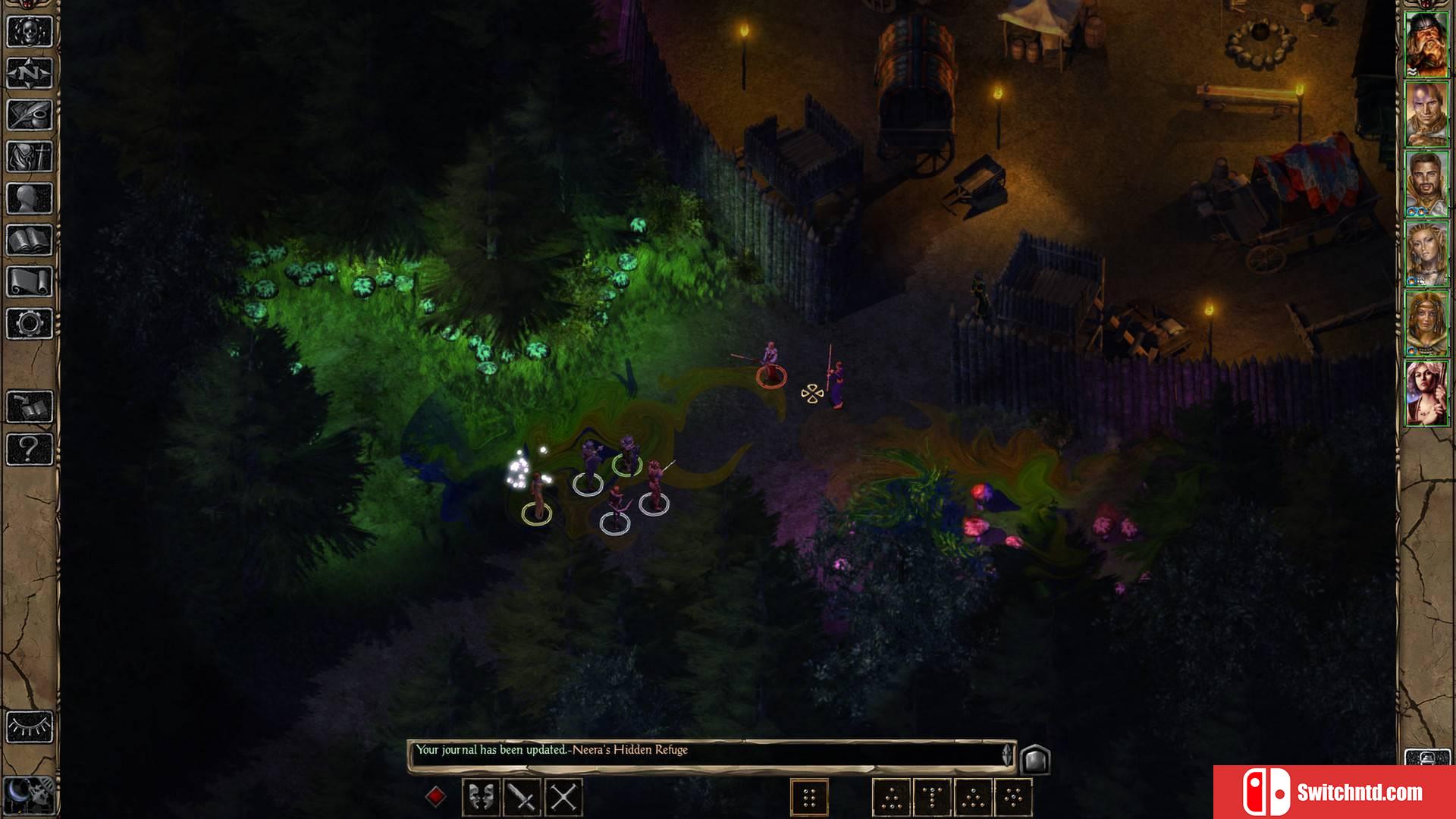1456x819 pixels.
Task: Show the character record via the head icon
Action: tap(30, 199)
